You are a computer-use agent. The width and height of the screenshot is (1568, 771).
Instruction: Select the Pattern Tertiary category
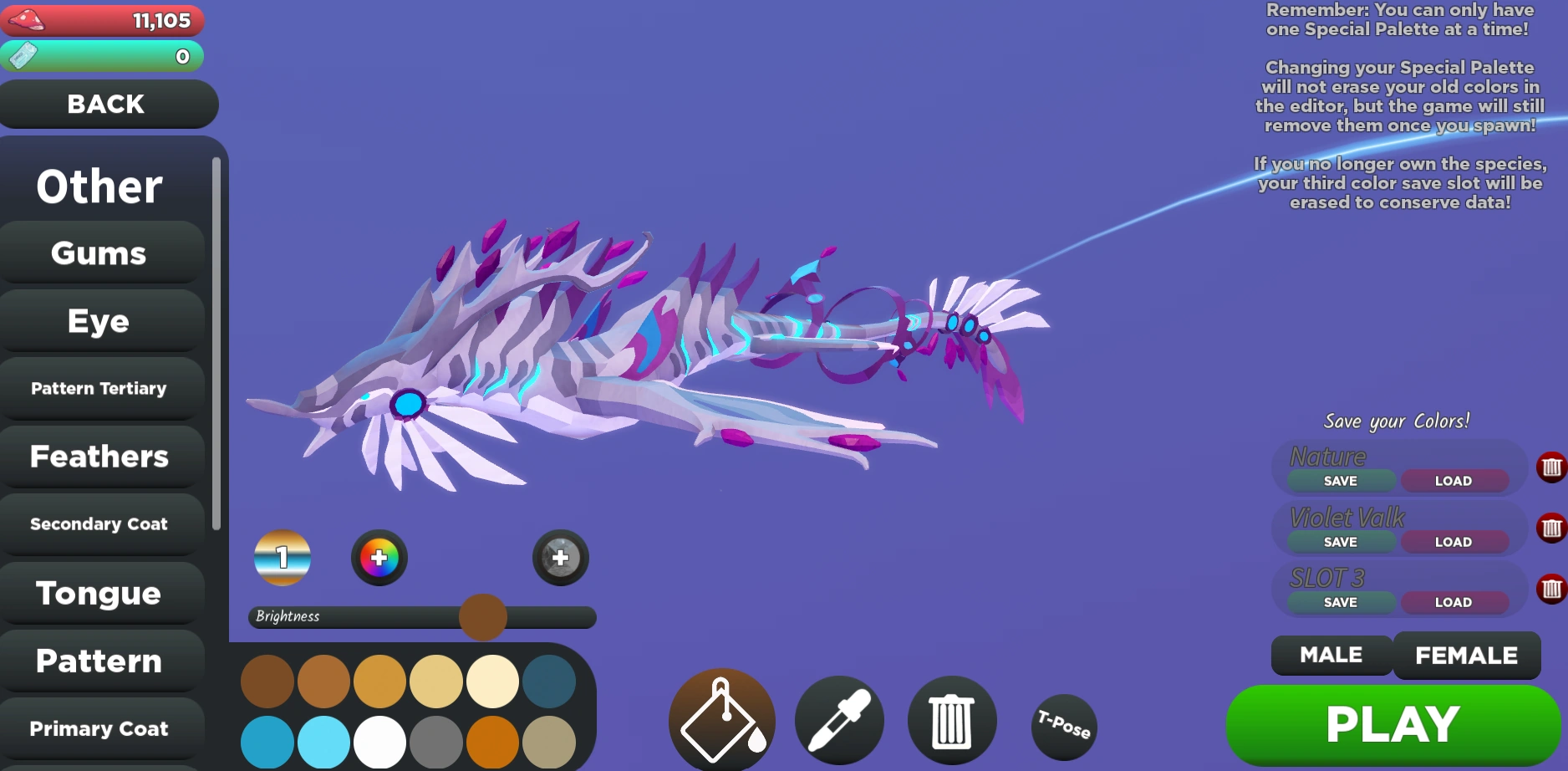99,388
